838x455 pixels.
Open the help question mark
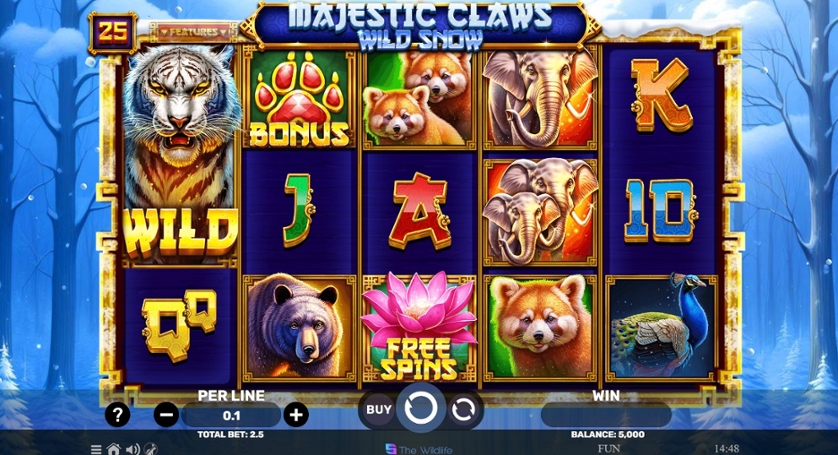118,414
